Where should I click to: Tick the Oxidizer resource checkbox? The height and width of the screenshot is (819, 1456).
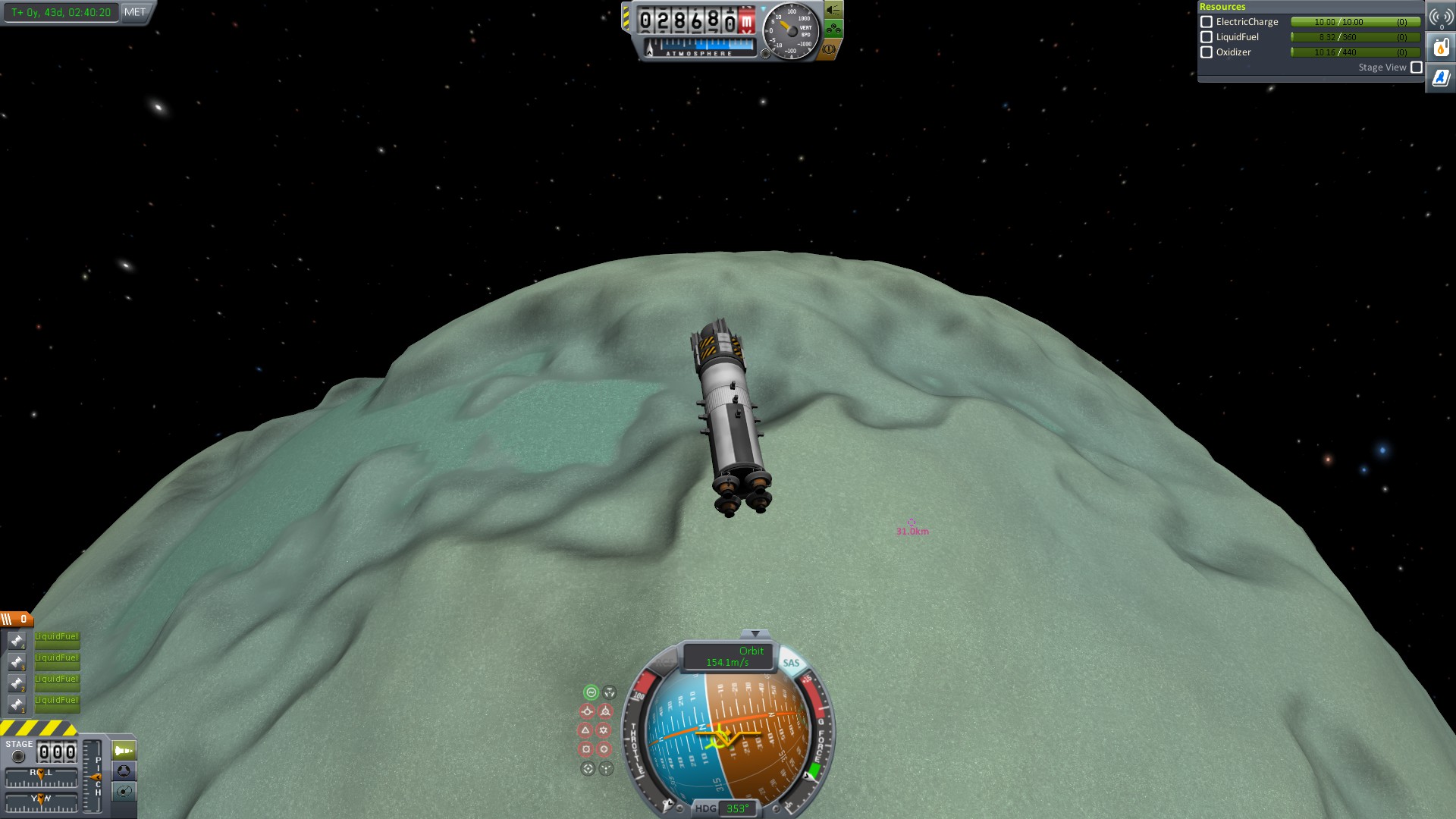1207,52
